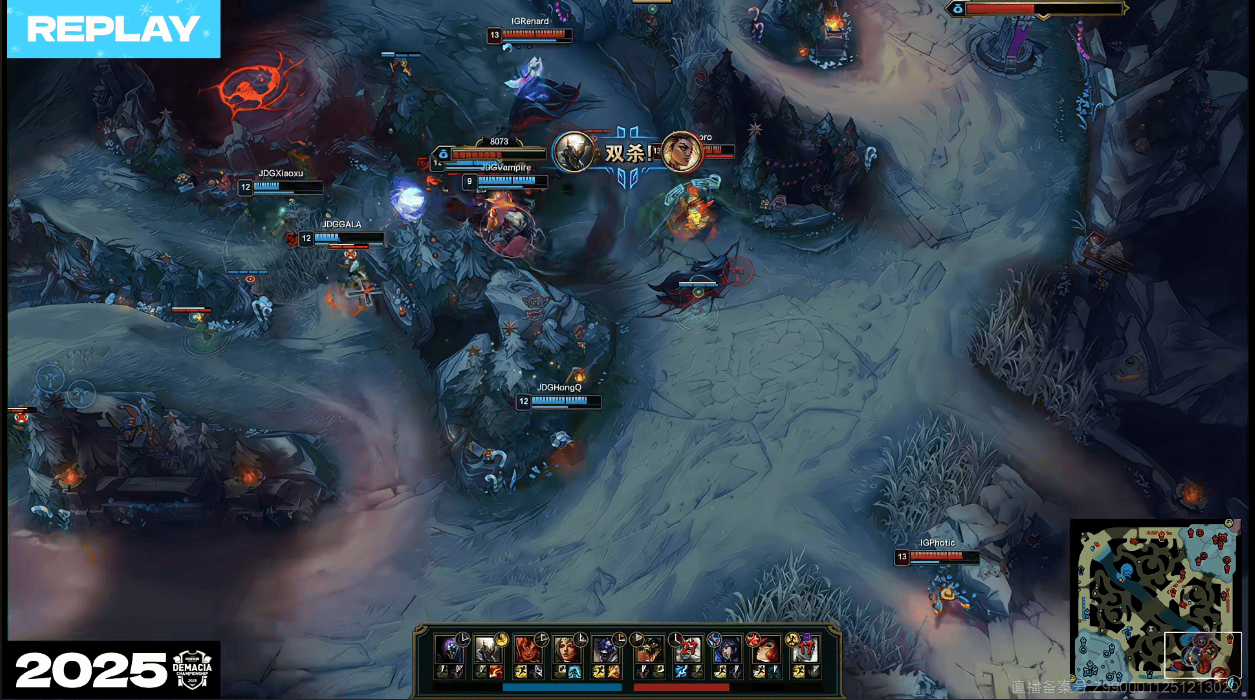Select the hooded purple-masked champion portrait
Viewport: 1255px width, 700px height.
click(x=447, y=648)
